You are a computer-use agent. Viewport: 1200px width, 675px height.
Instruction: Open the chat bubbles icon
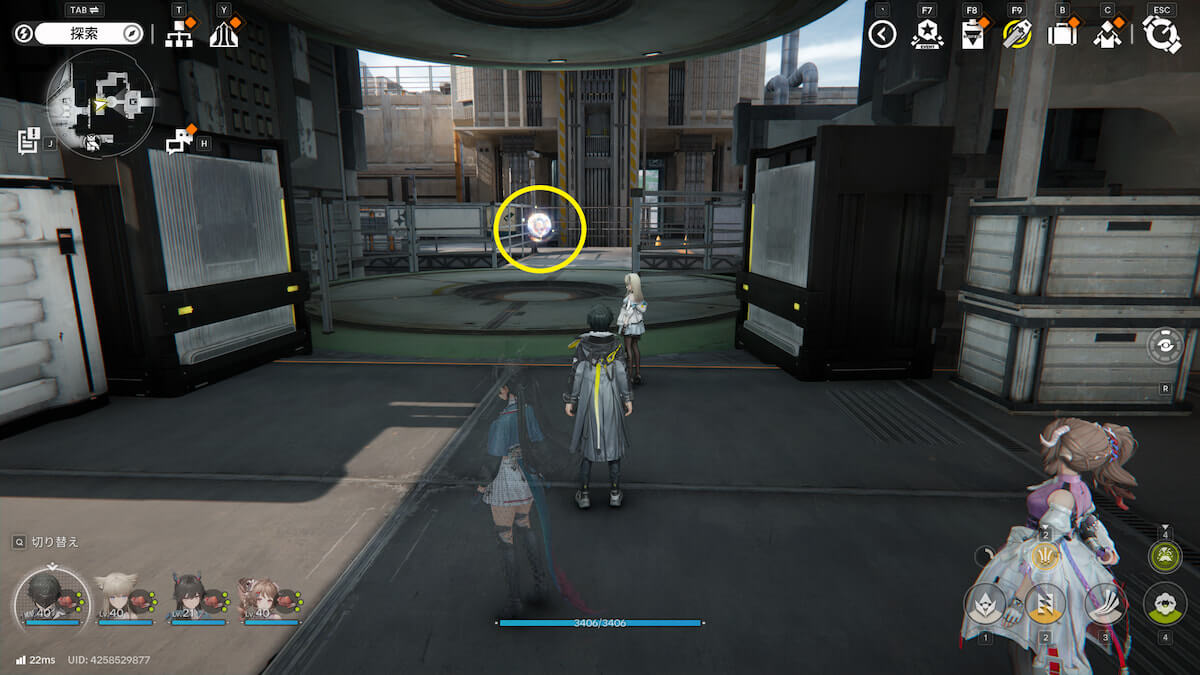pos(179,142)
